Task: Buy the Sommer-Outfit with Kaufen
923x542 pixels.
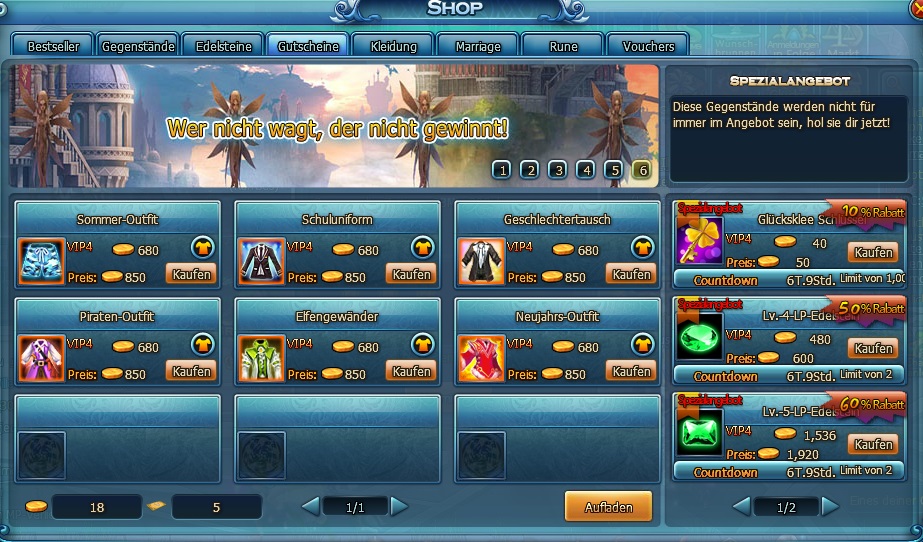Action: [x=190, y=274]
